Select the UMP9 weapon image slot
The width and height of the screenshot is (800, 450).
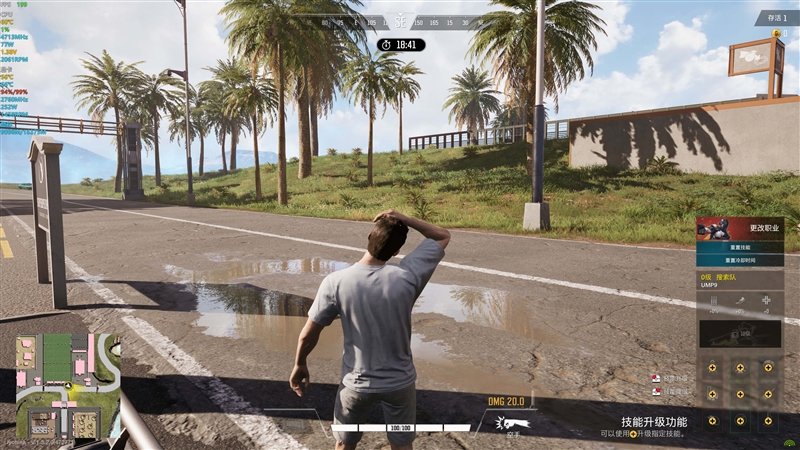[x=740, y=335]
